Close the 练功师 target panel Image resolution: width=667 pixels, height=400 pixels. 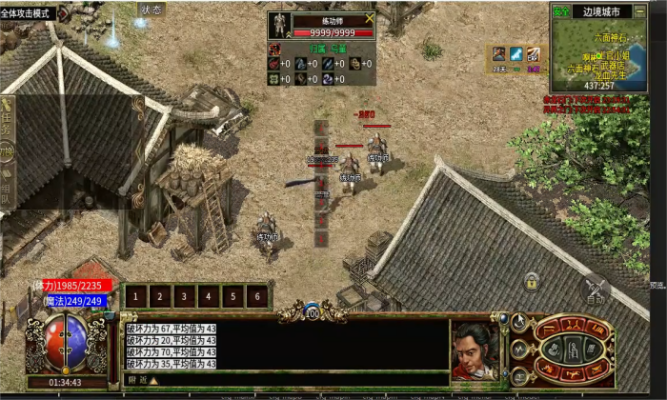(x=370, y=18)
